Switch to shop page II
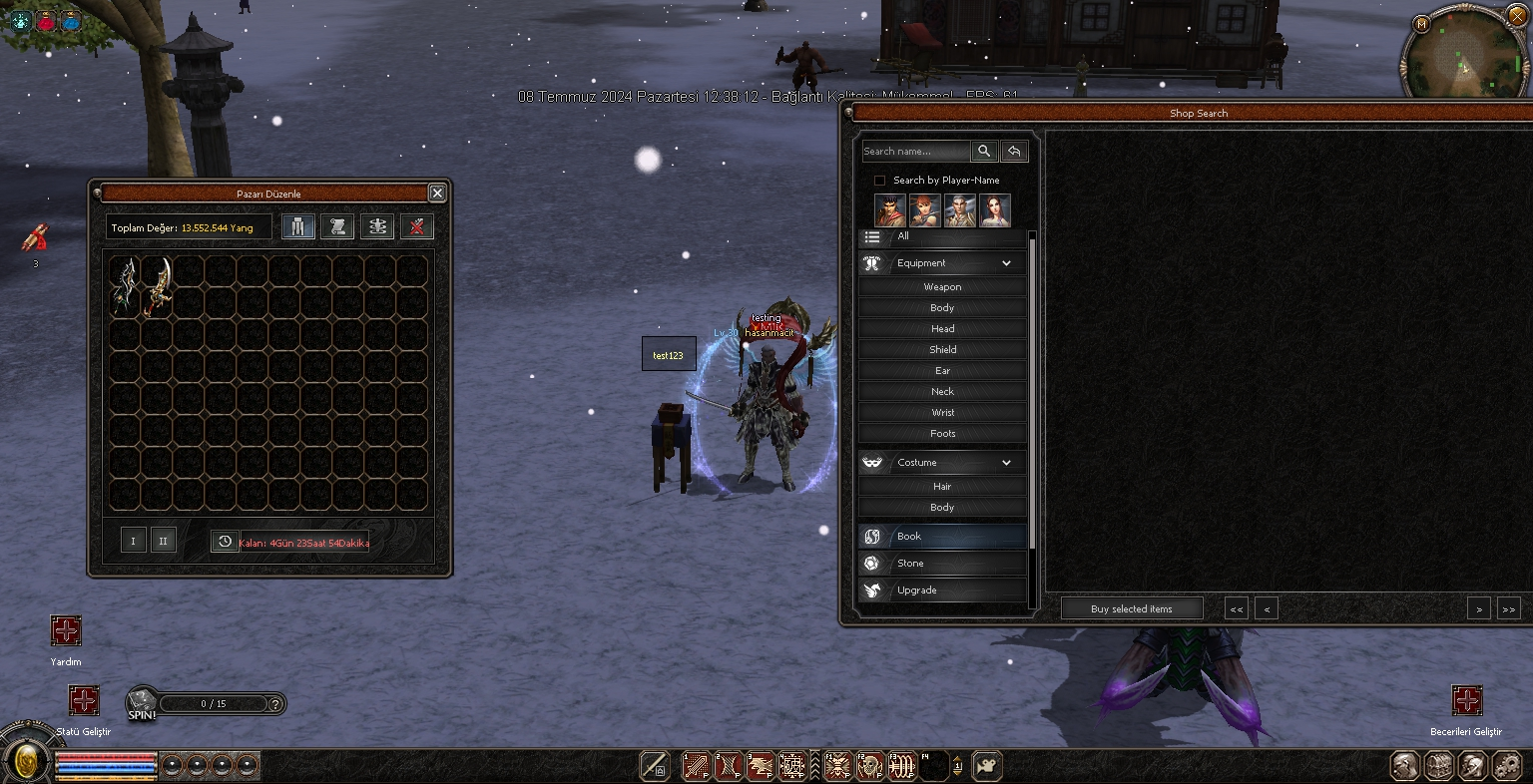 (x=163, y=541)
